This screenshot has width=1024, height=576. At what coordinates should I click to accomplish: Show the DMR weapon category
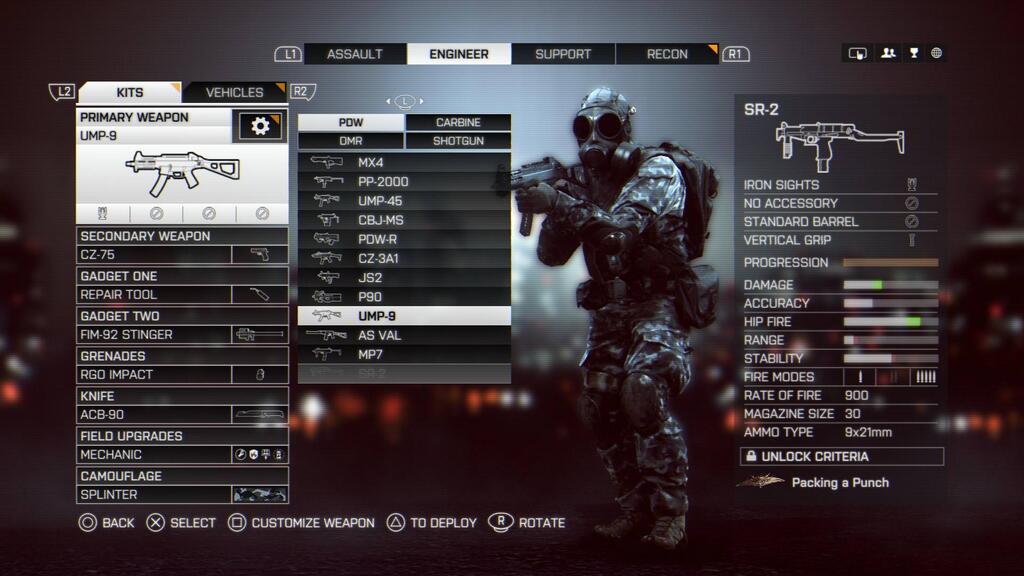(351, 141)
